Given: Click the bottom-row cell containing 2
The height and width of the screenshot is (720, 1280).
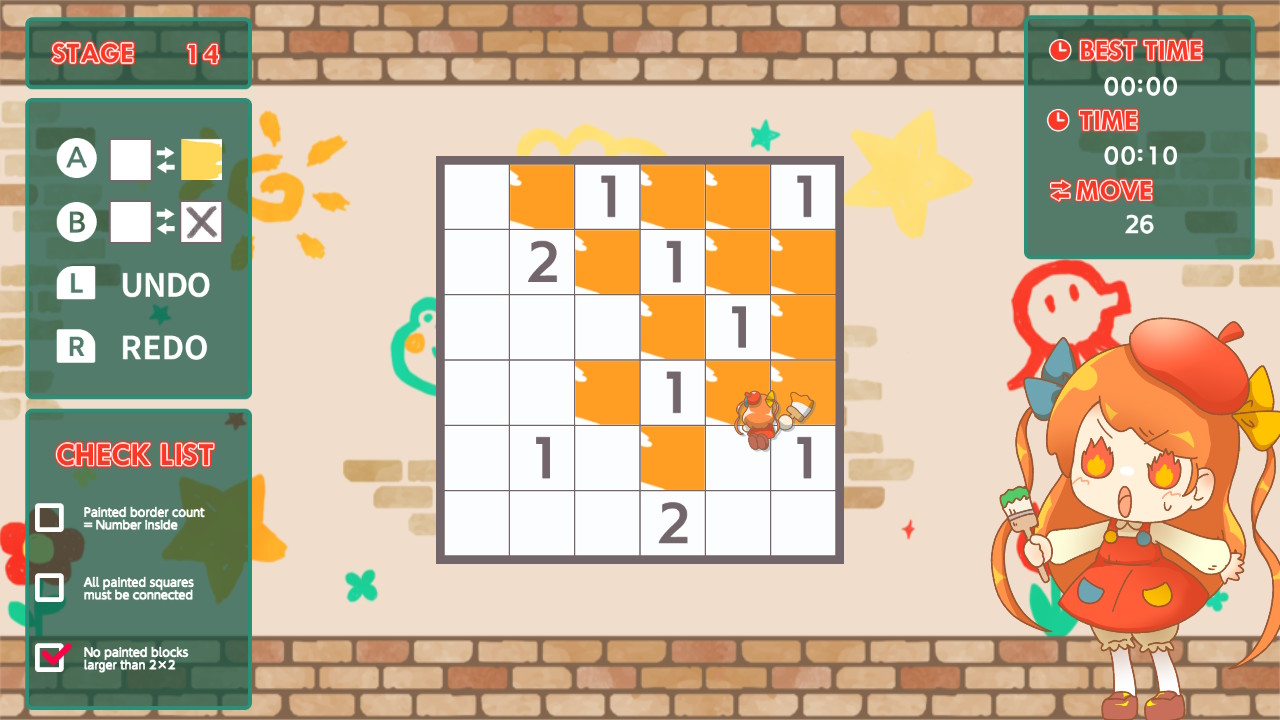Looking at the screenshot, I should [672, 521].
